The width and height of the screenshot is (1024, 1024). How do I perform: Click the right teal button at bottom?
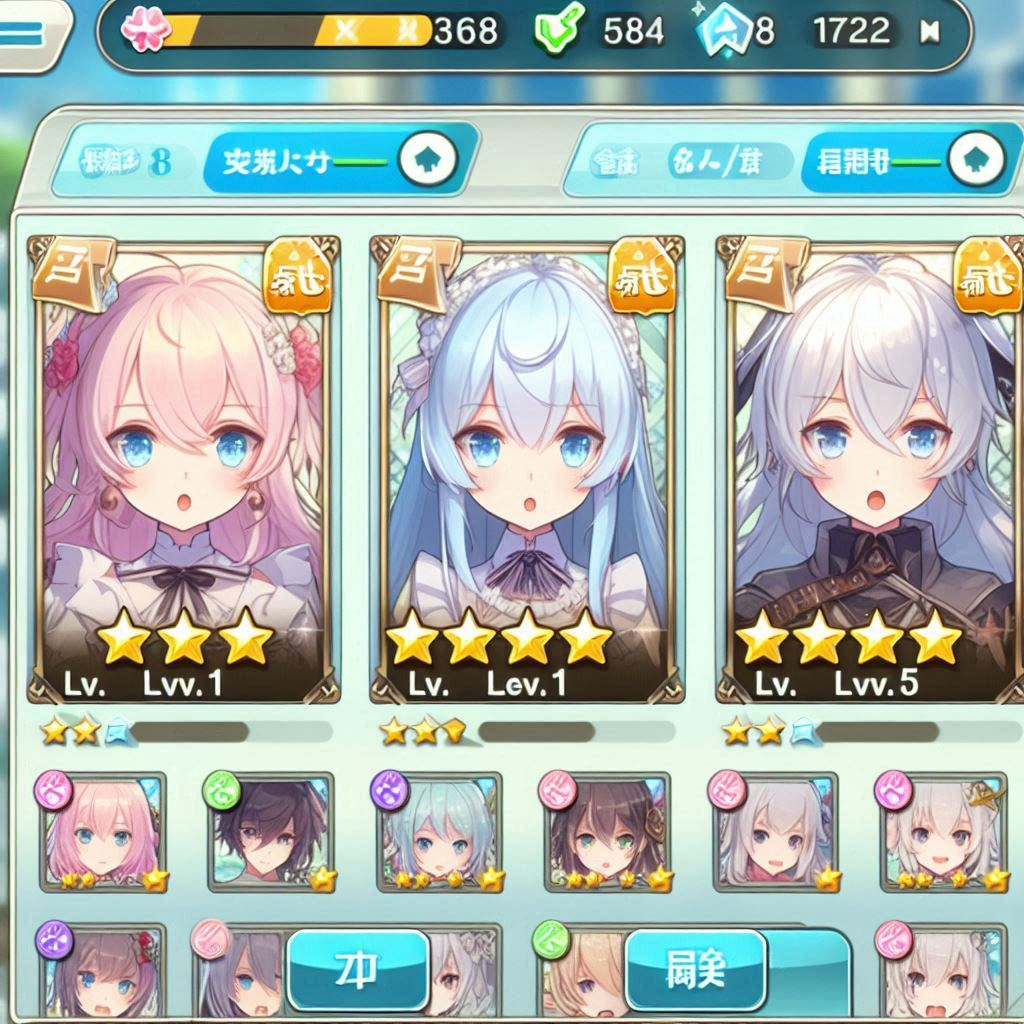point(696,969)
